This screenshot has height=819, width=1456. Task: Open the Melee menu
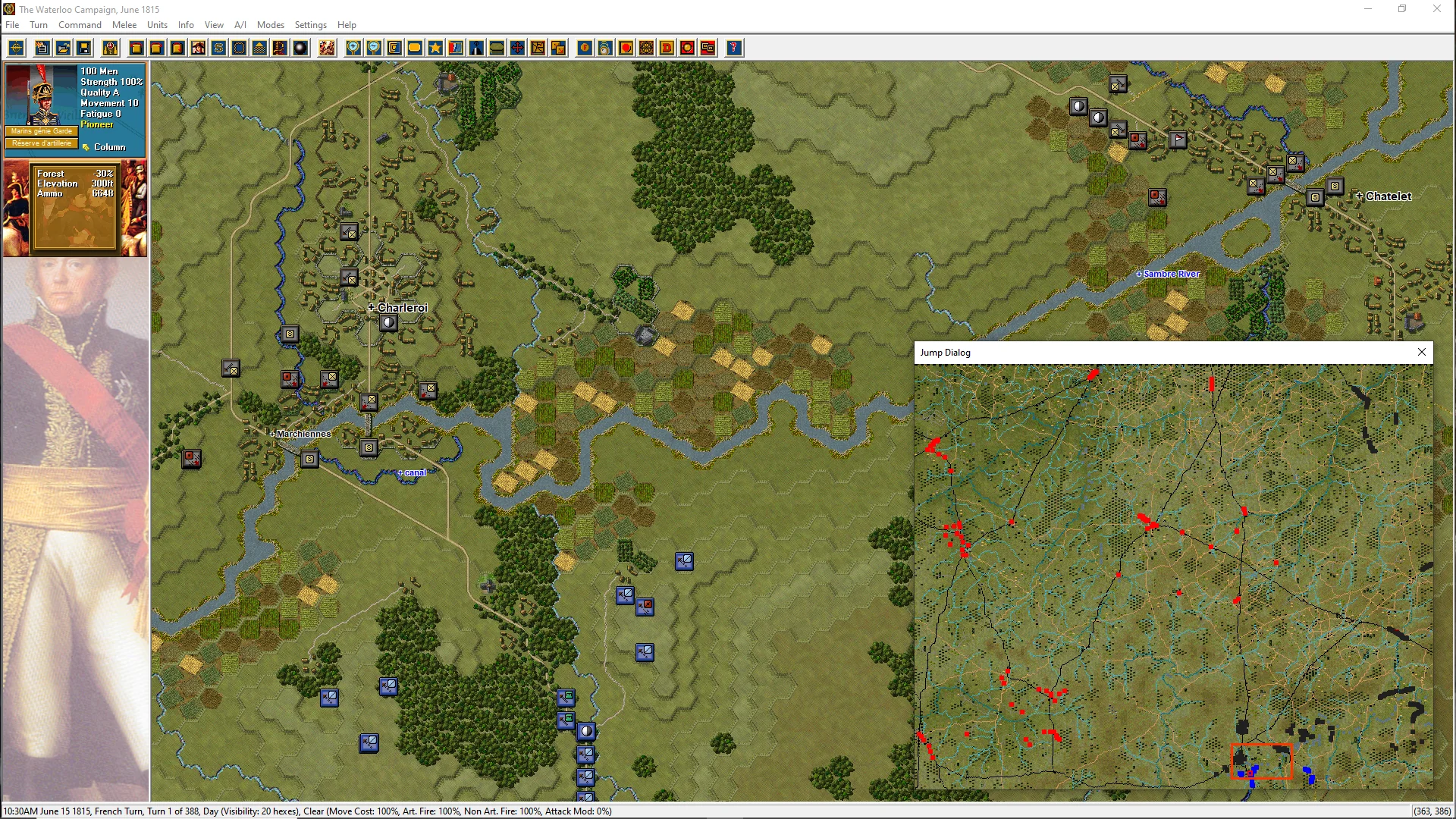pos(124,25)
